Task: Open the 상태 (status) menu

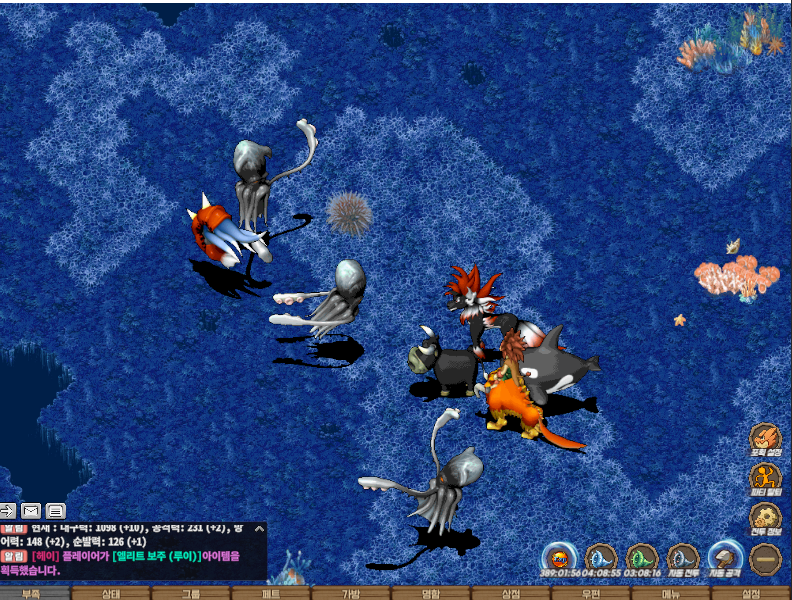Action: 112,593
